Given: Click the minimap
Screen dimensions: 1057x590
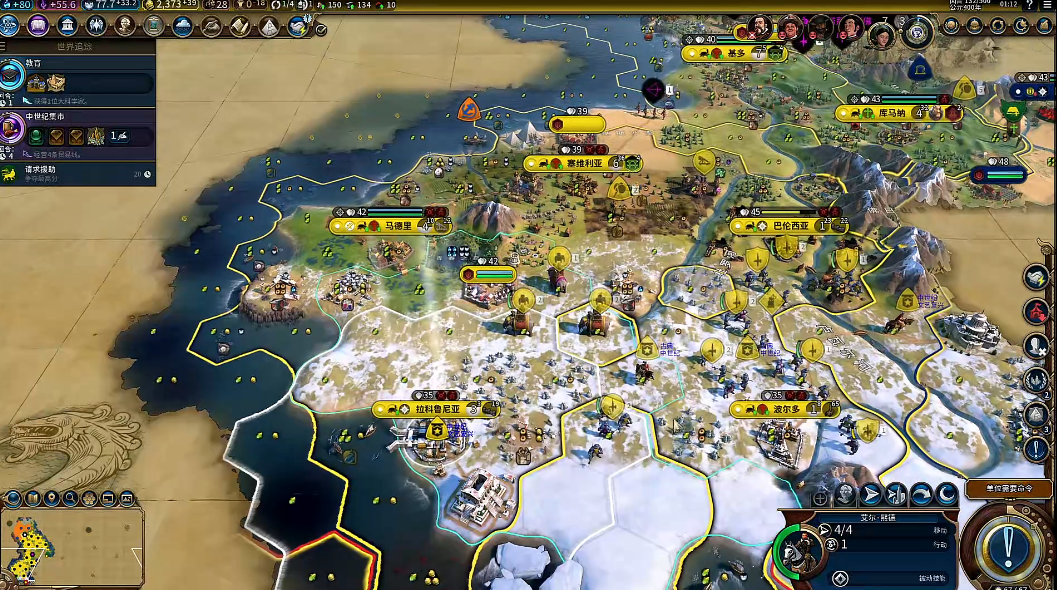Looking at the screenshot, I should tap(72, 547).
